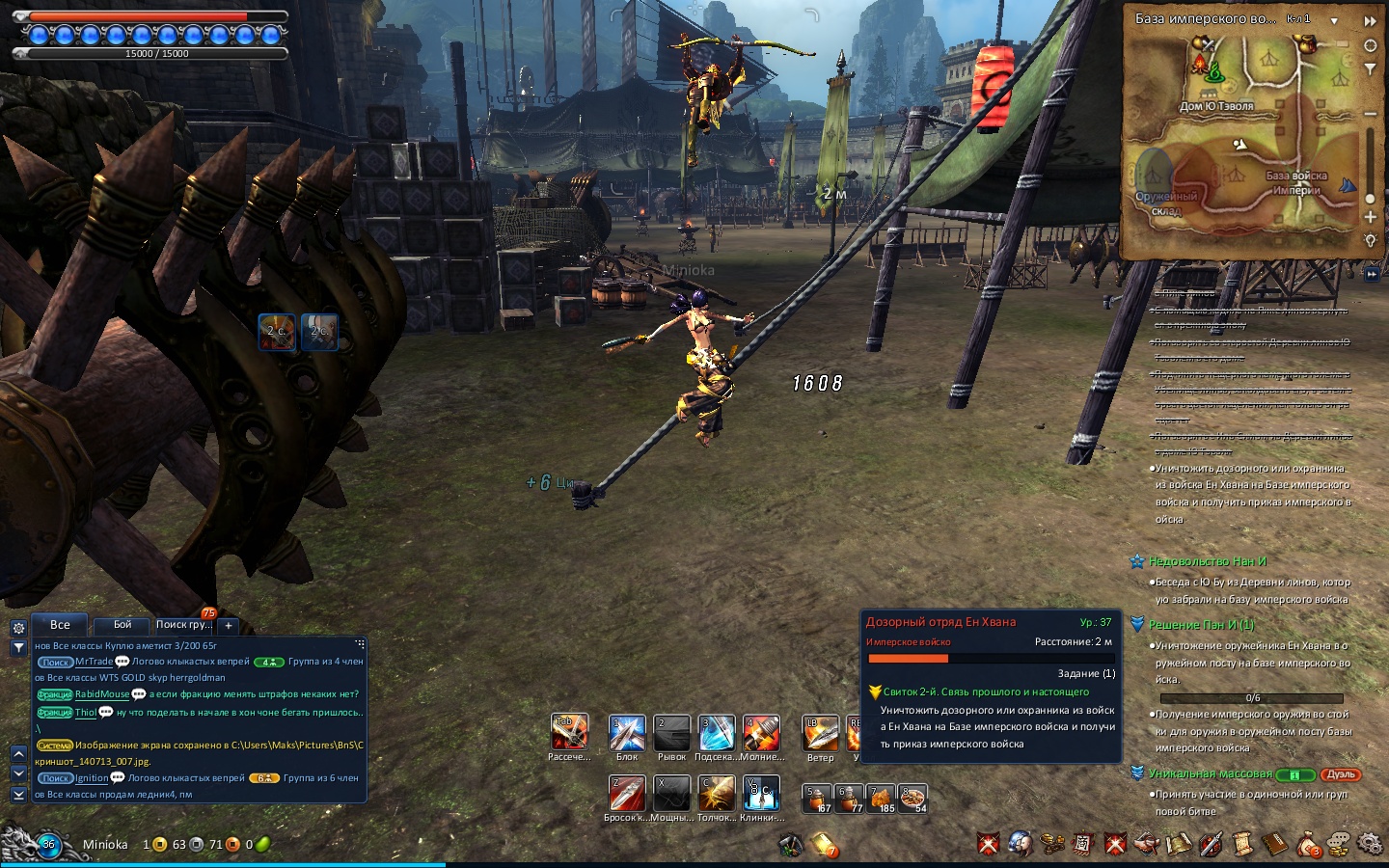Use the Ветер skill icon
1389x868 pixels.
pos(821,734)
